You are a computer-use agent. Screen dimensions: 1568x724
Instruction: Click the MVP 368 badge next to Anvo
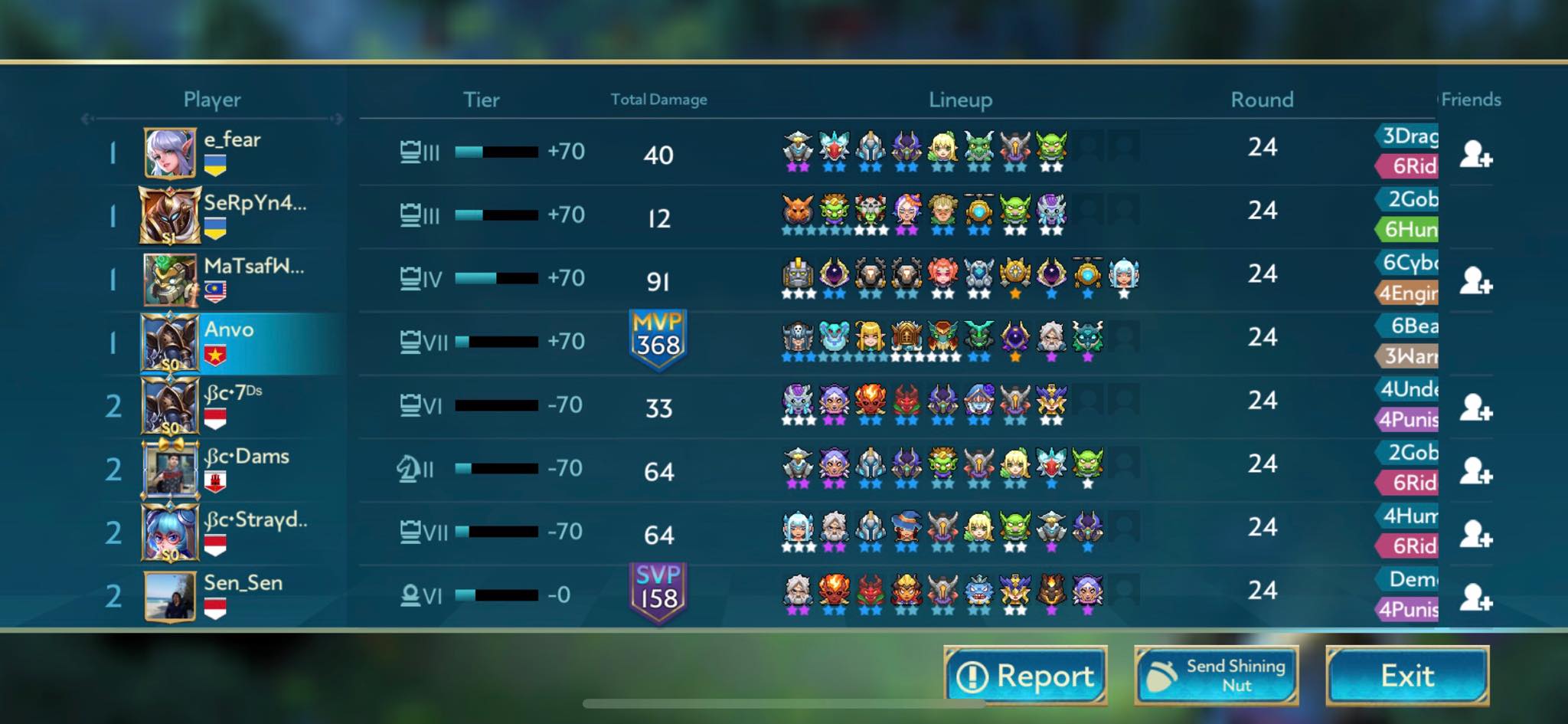pos(658,340)
